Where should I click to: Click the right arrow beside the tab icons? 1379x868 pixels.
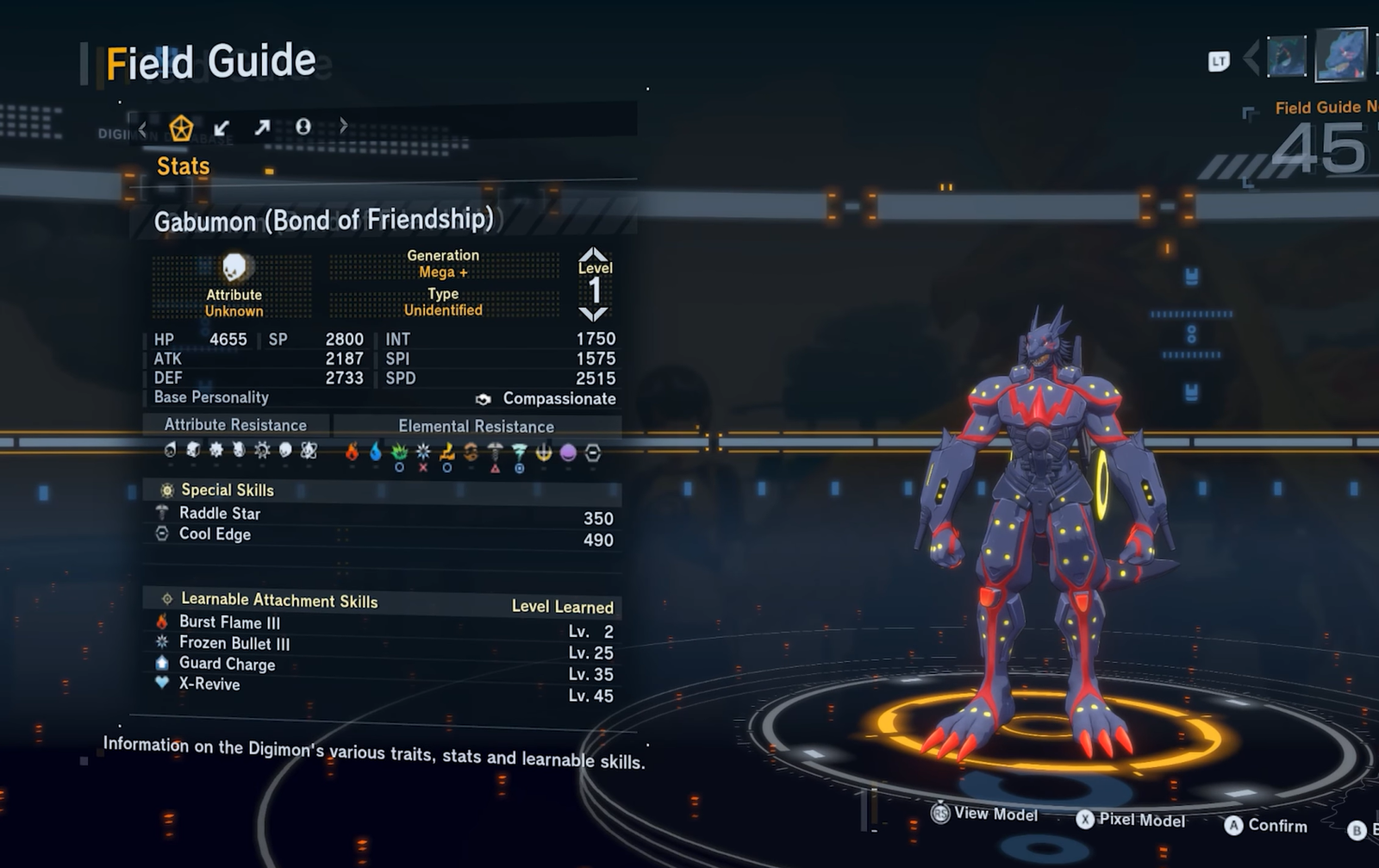[x=344, y=127]
